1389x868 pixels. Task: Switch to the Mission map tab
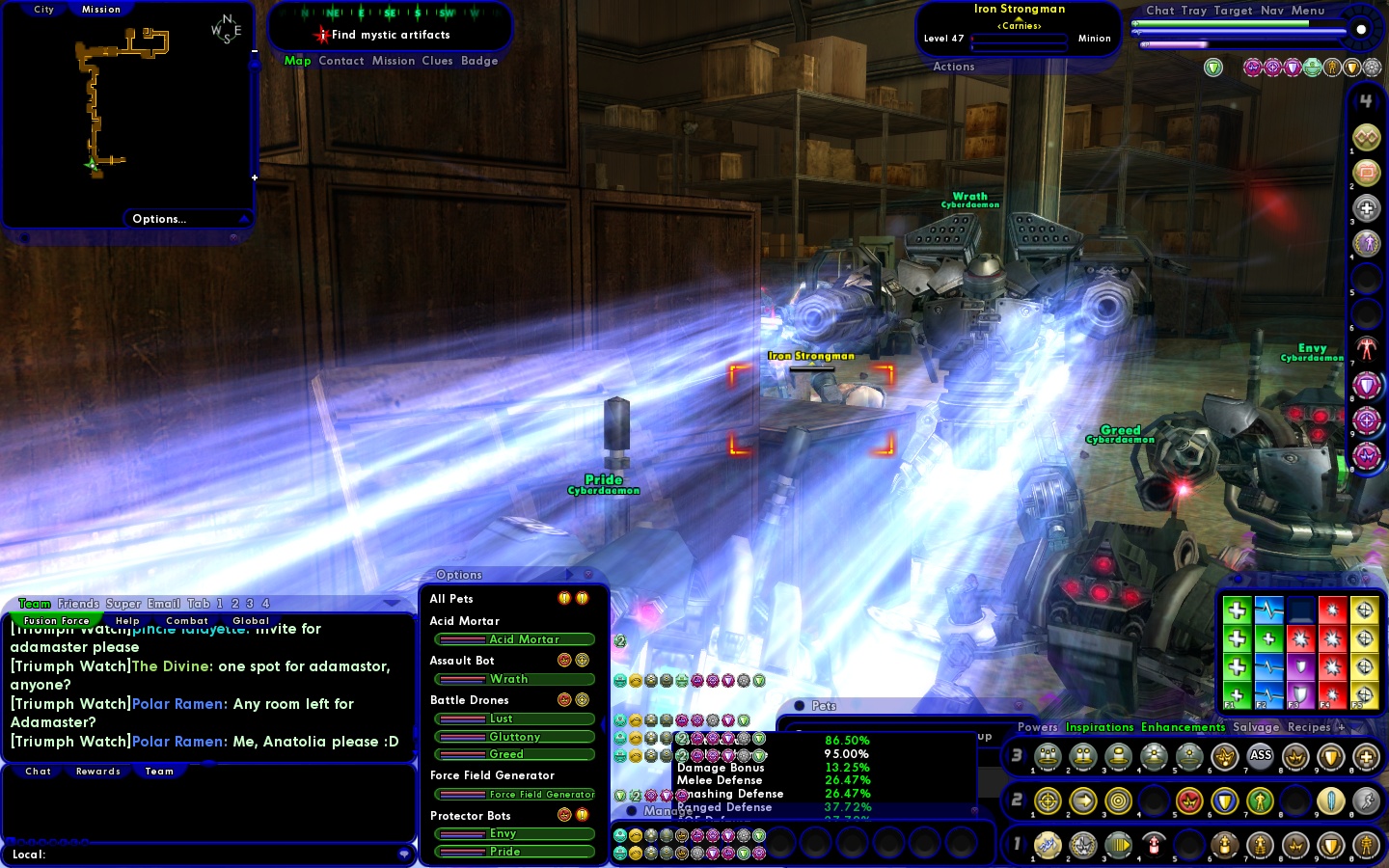(101, 10)
